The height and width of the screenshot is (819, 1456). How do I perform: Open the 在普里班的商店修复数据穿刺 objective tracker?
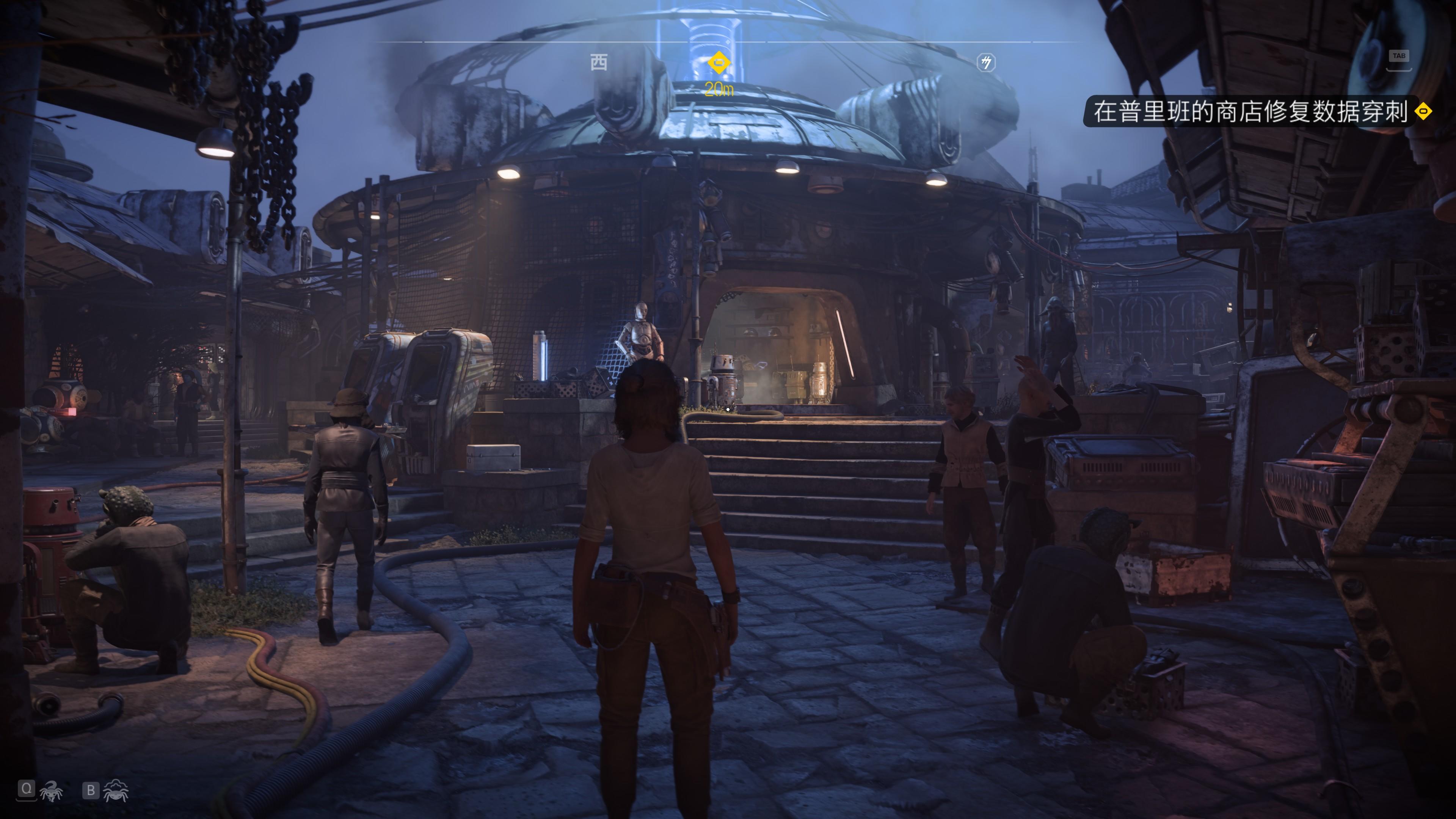coord(1249,111)
